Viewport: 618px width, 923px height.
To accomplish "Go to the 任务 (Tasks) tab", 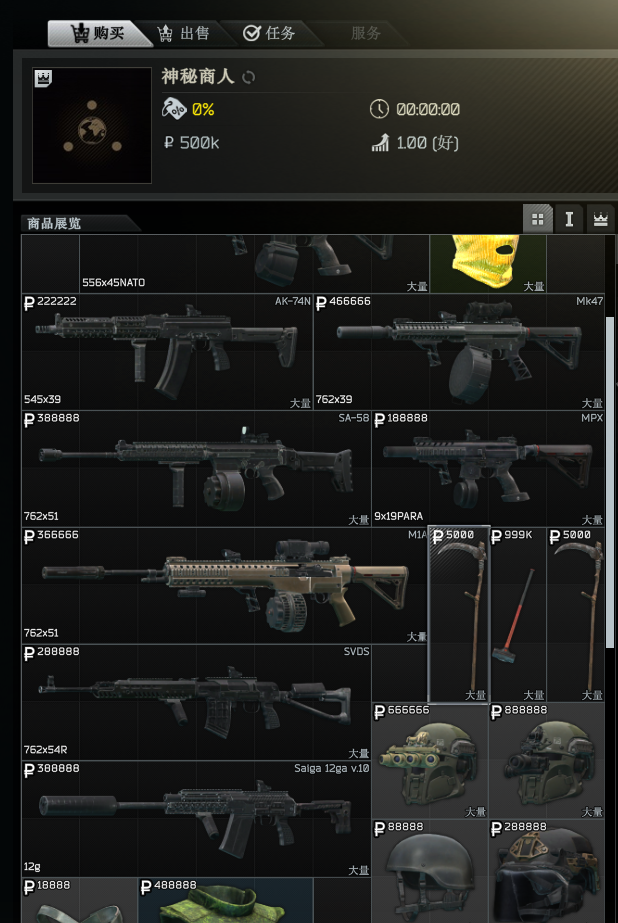I will (270, 33).
